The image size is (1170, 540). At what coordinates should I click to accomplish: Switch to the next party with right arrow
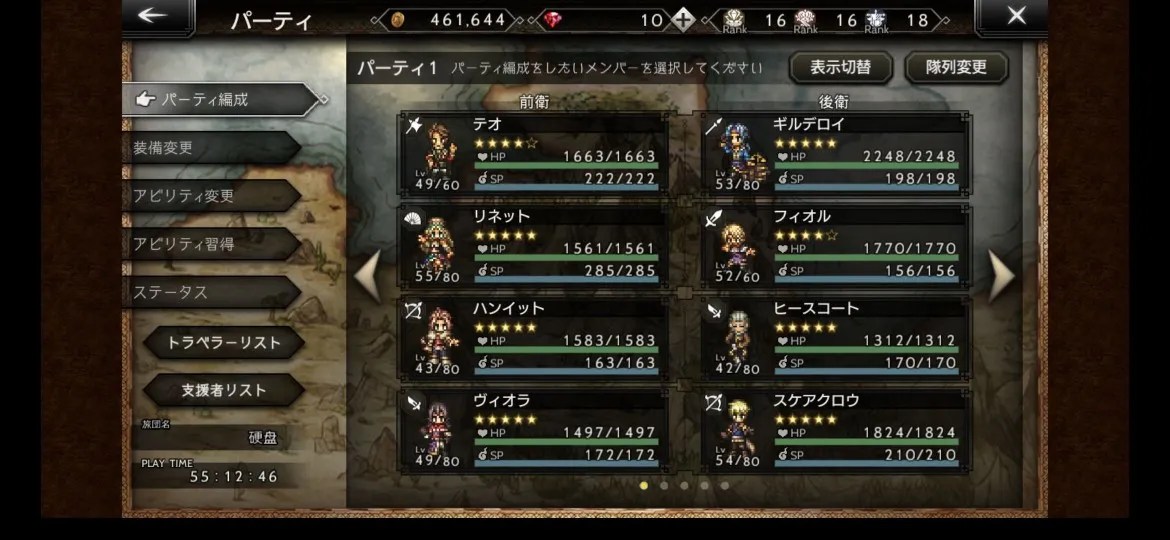[1001, 274]
